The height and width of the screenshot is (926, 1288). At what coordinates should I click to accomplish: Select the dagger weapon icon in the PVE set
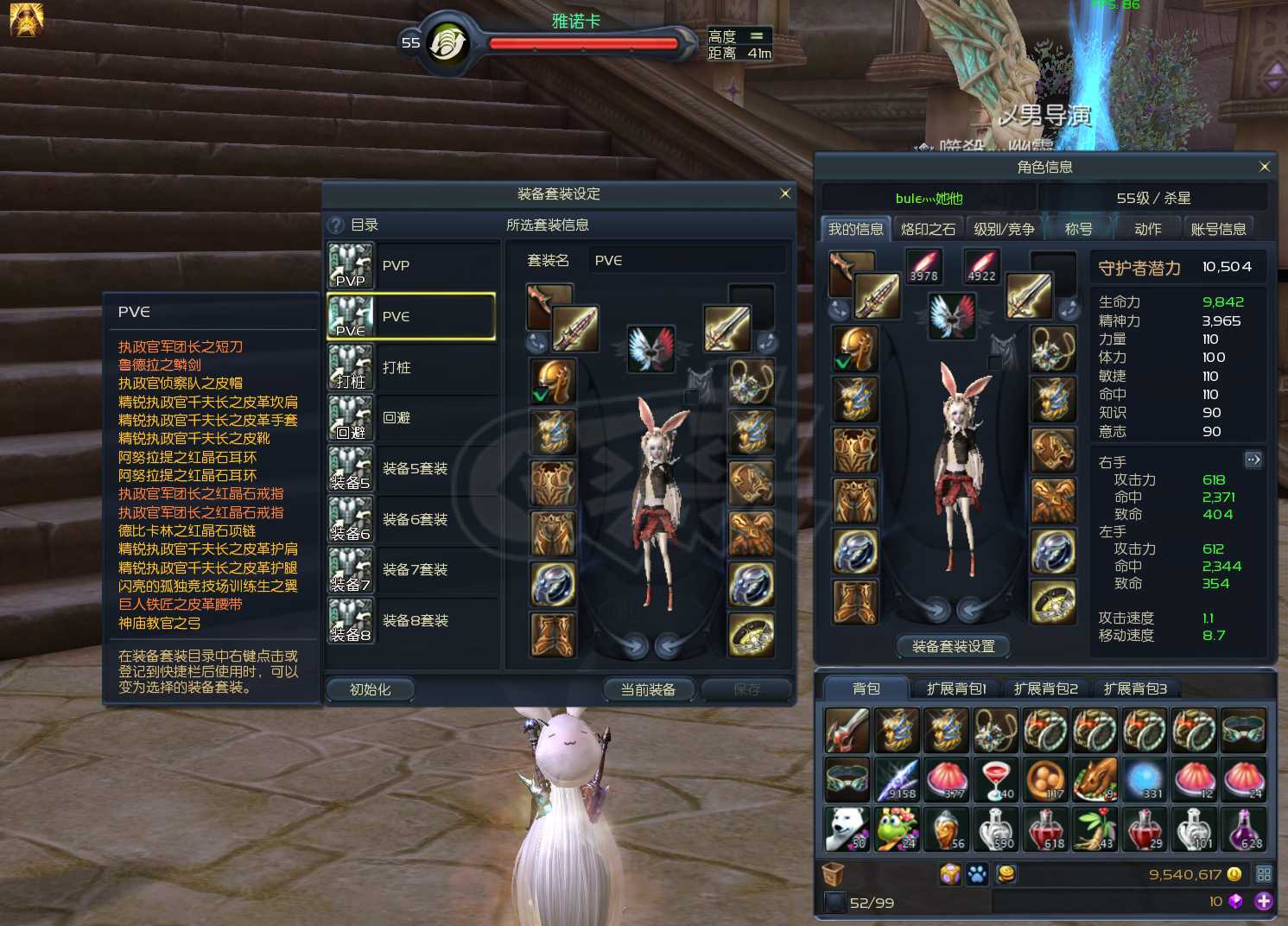click(x=574, y=329)
